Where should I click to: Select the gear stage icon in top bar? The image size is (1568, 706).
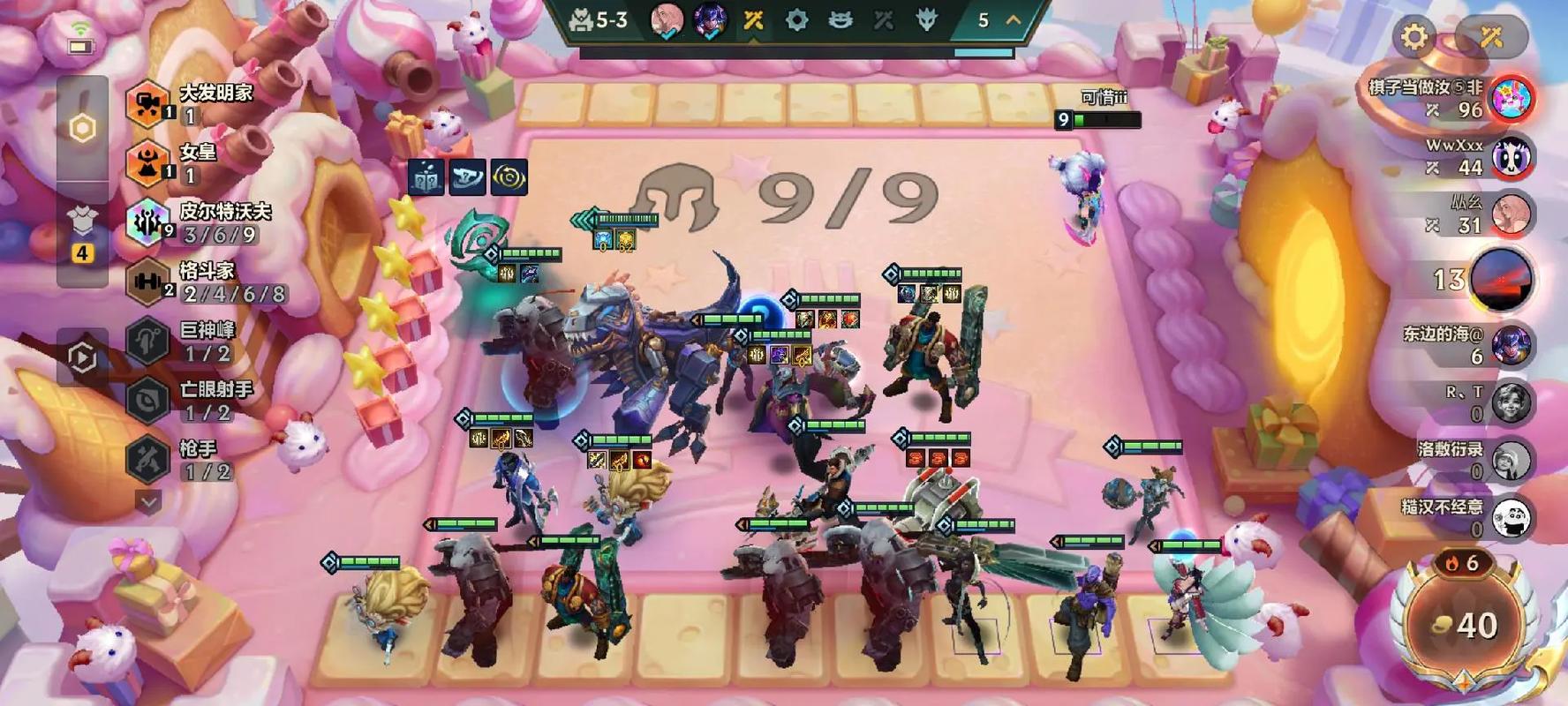796,20
